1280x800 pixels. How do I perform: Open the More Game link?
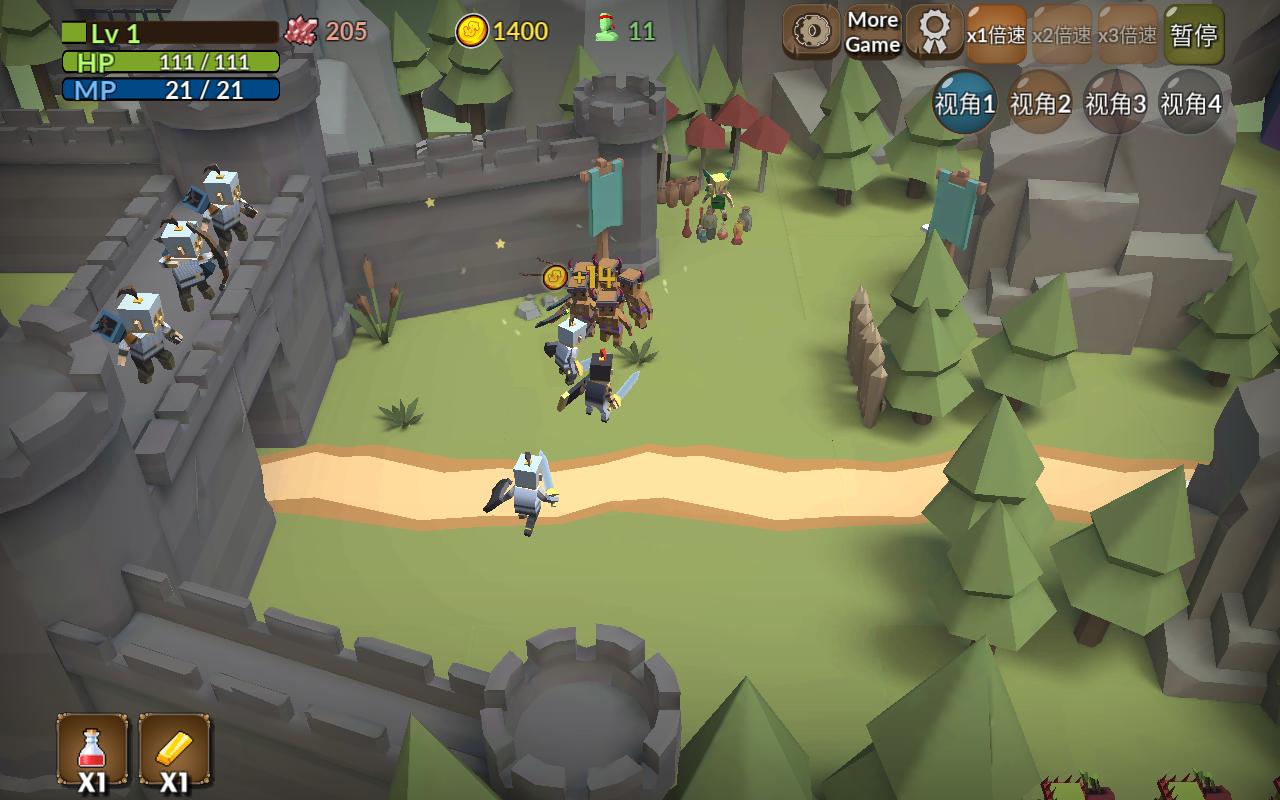pyautogui.click(x=873, y=33)
